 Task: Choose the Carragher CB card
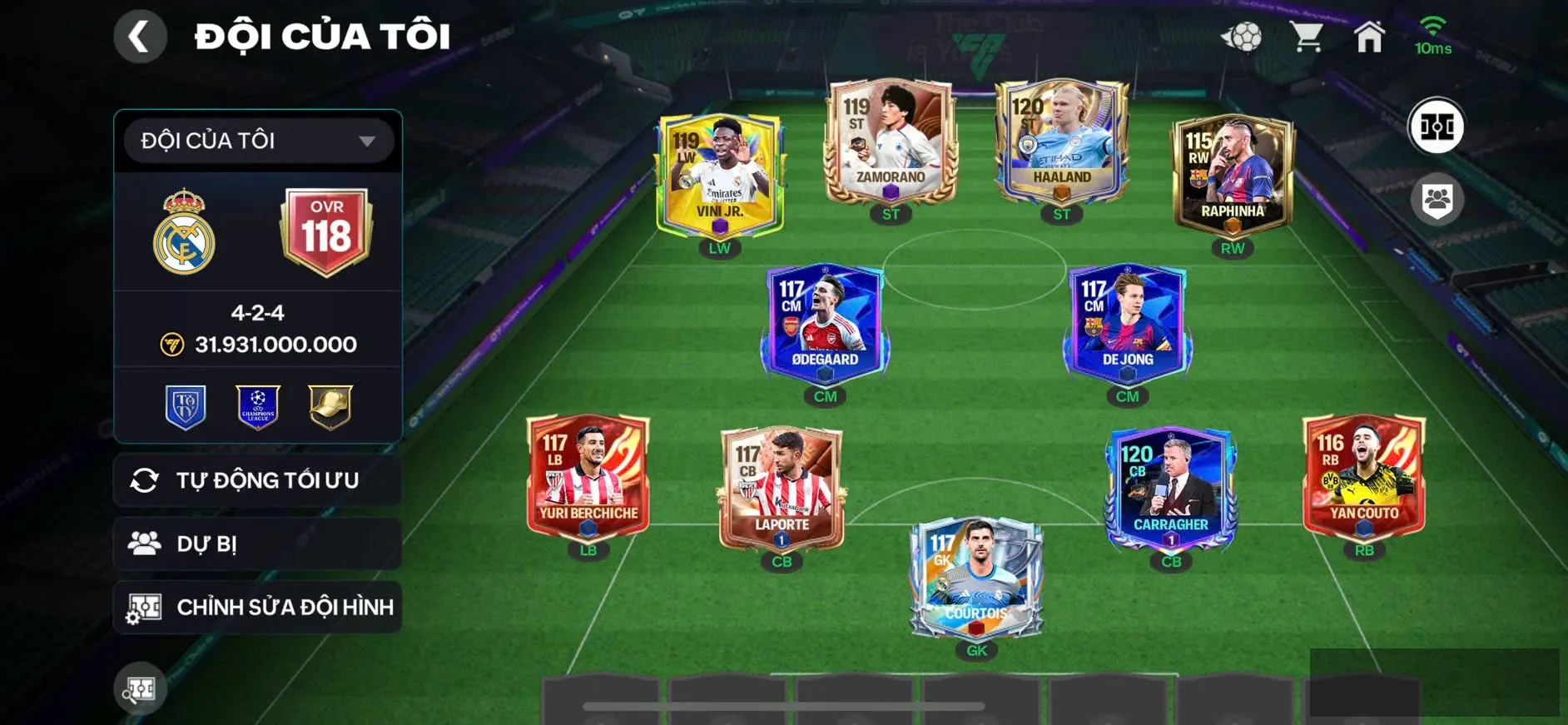point(1171,489)
